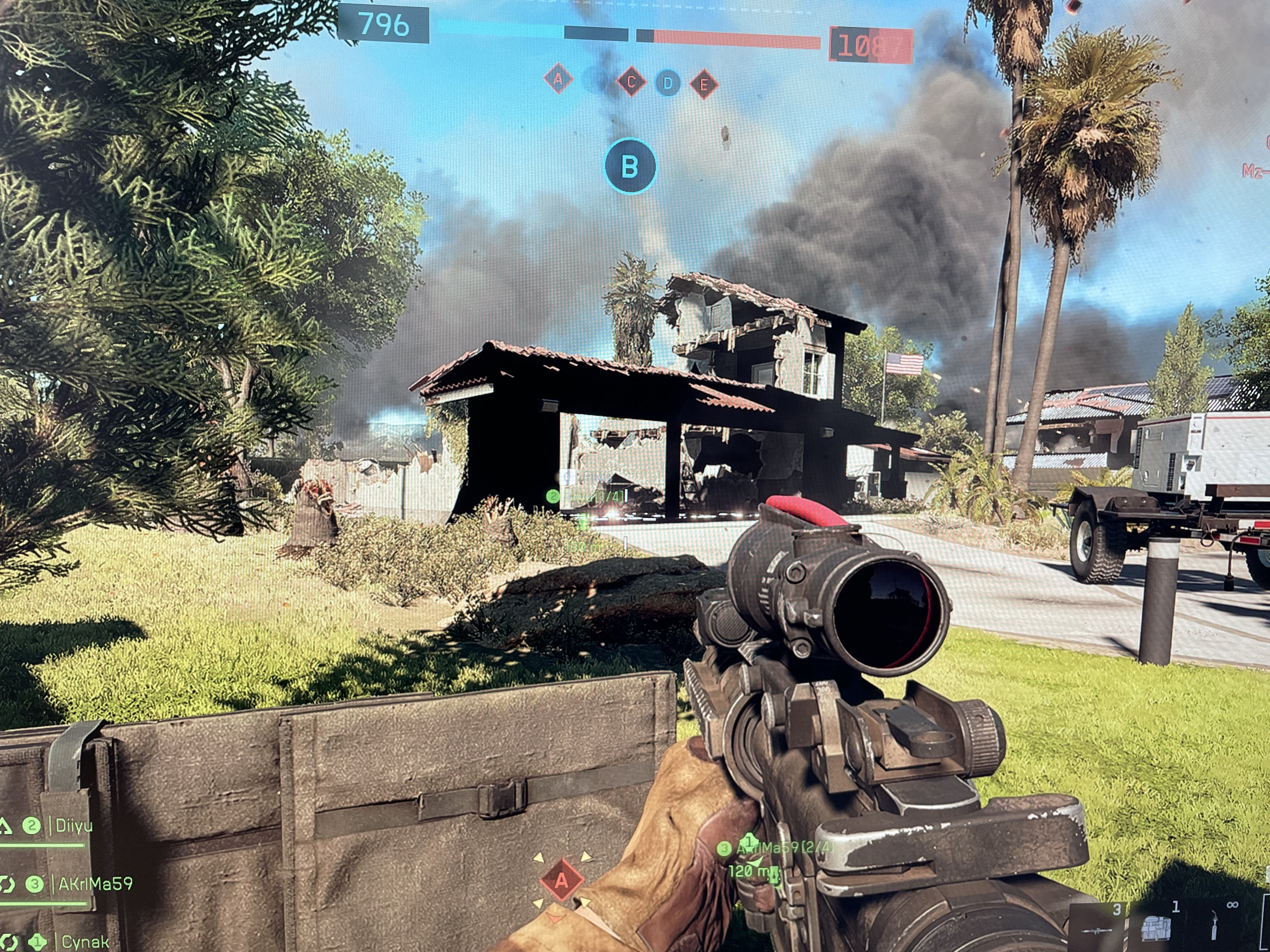Select the large blue B objective marker
The height and width of the screenshot is (952, 1270).
tap(630, 167)
